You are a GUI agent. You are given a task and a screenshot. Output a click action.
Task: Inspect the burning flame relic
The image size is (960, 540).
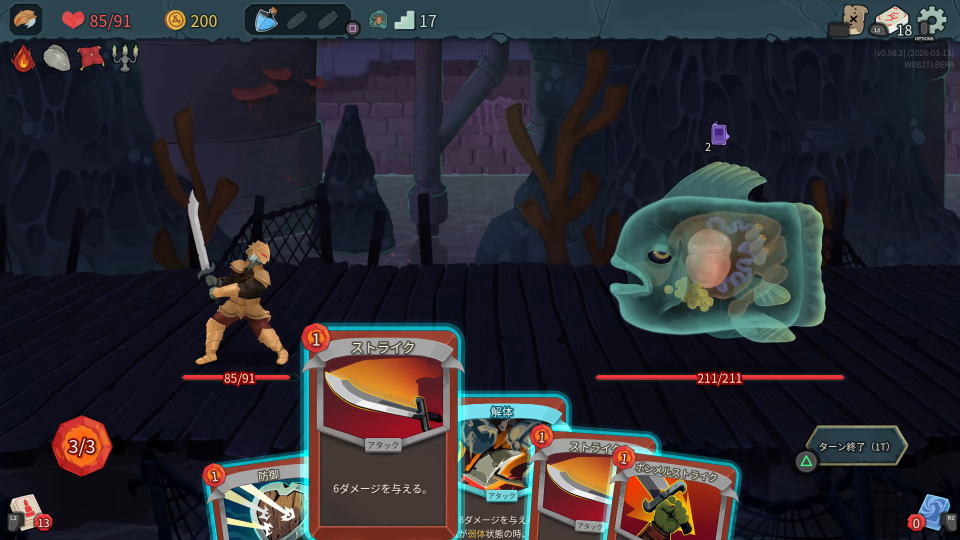23,58
